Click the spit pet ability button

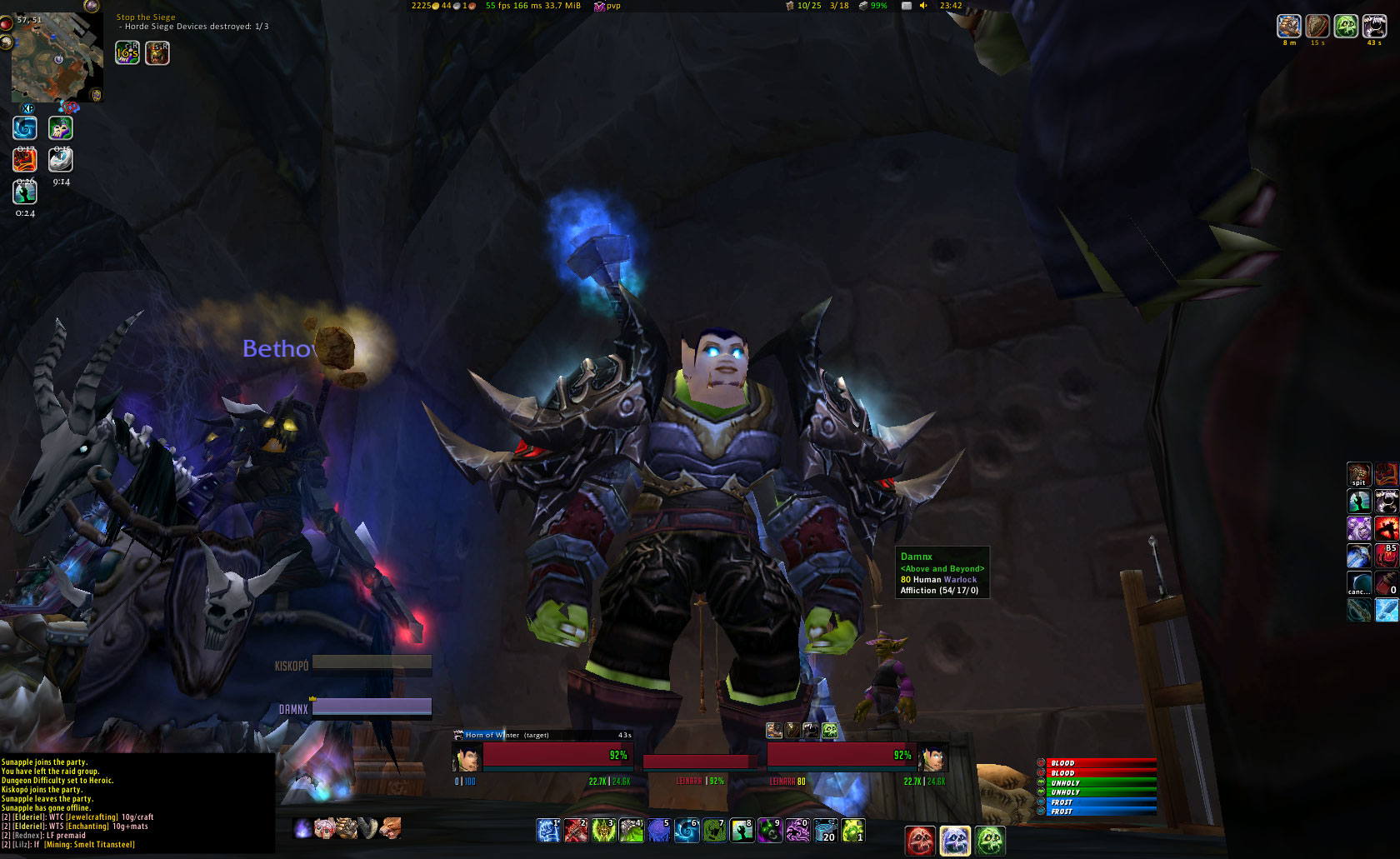(1358, 474)
